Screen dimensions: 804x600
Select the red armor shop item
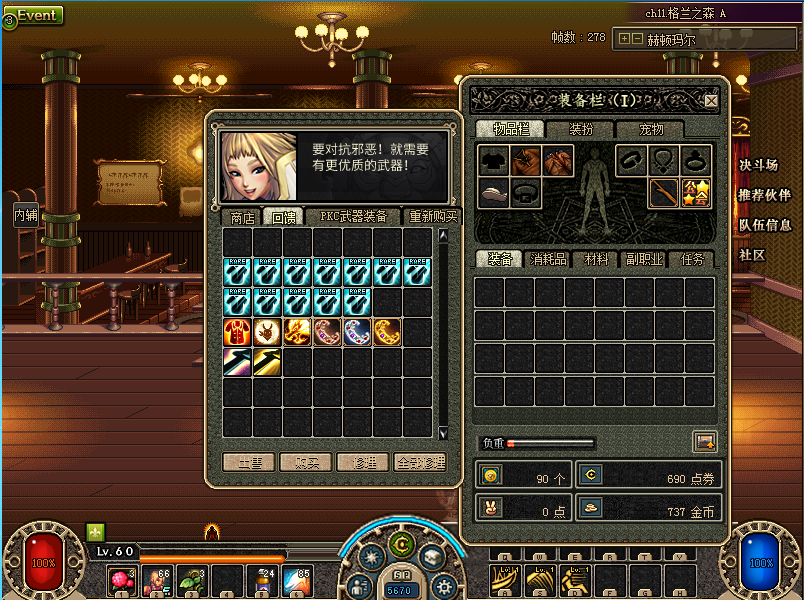tap(238, 332)
